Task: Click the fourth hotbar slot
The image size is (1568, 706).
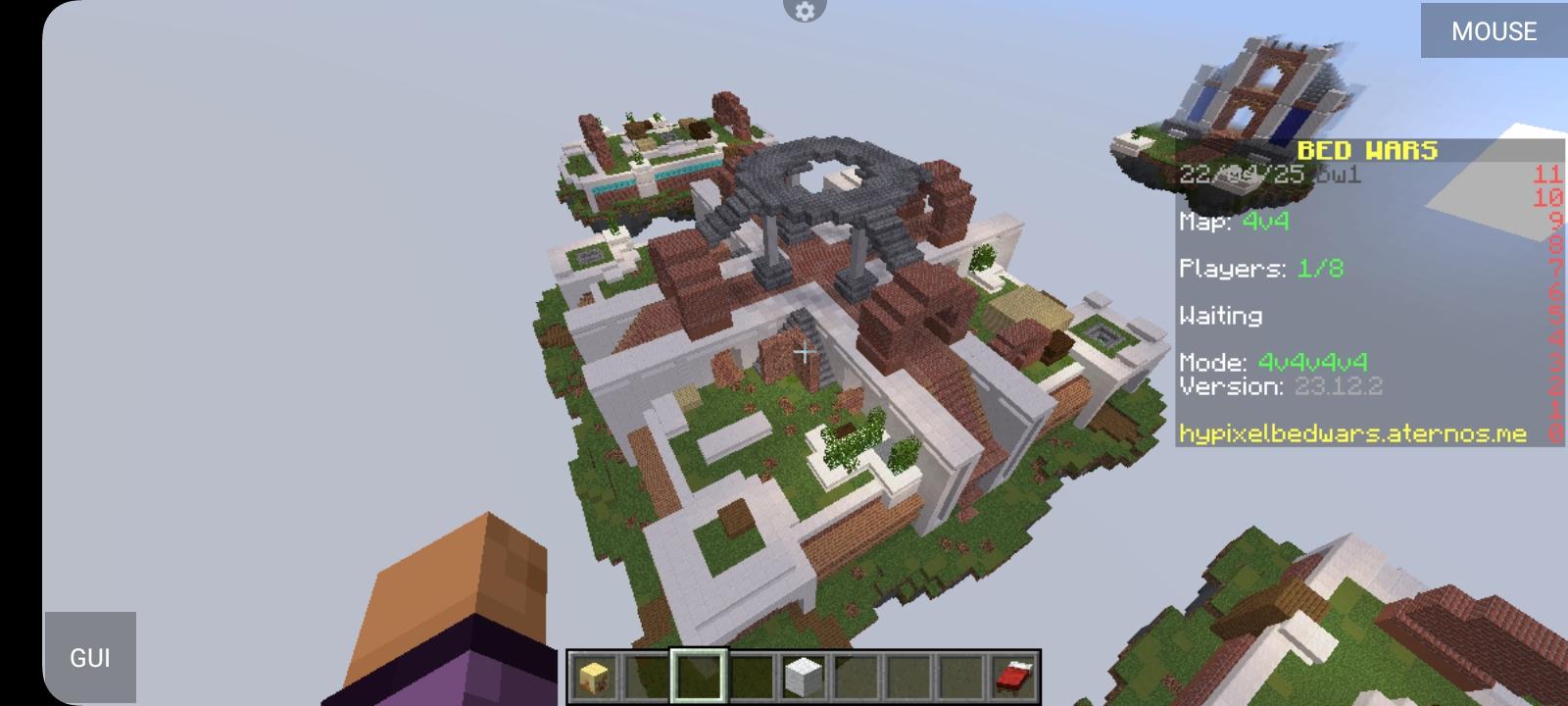Action: pyautogui.click(x=752, y=678)
